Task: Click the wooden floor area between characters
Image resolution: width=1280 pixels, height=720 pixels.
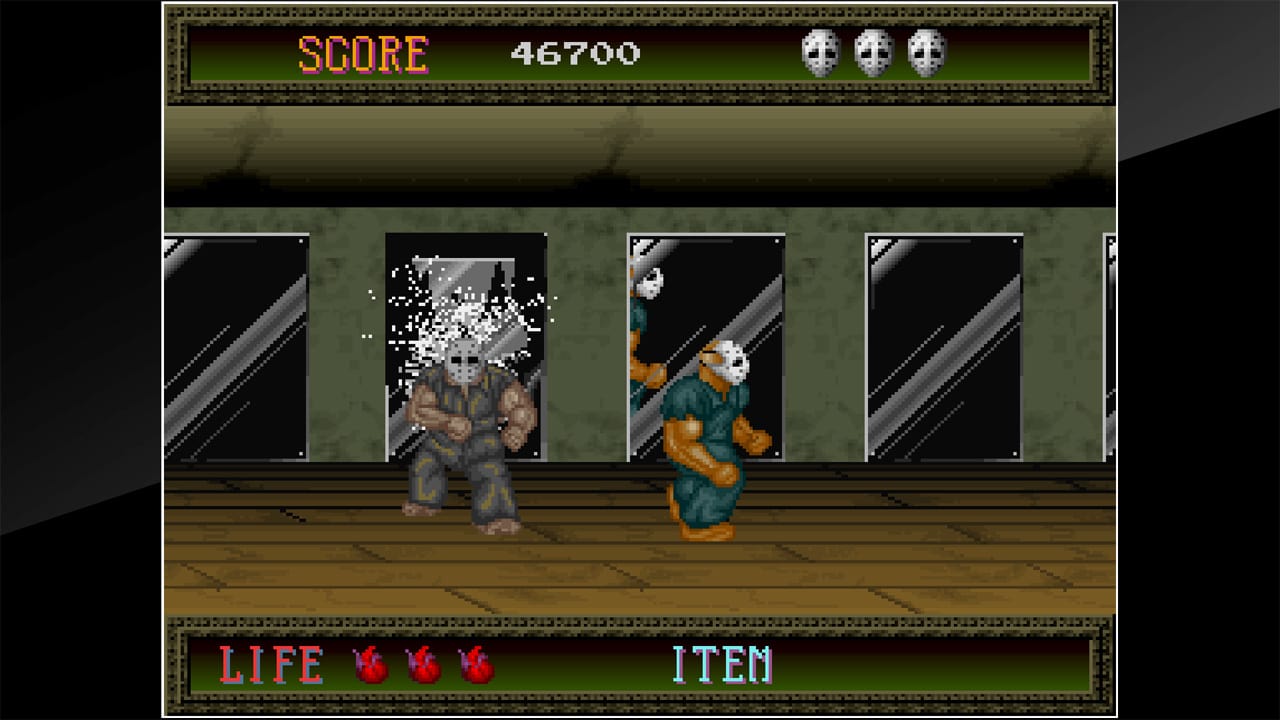Action: pyautogui.click(x=580, y=550)
